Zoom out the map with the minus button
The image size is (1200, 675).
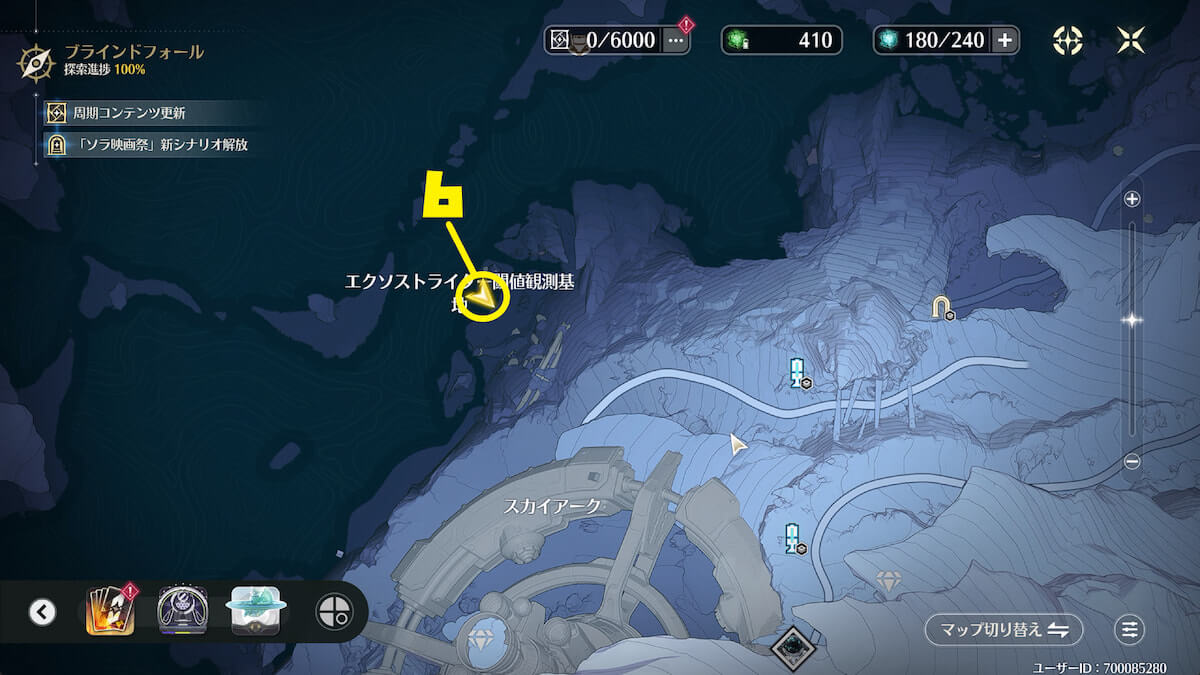click(x=1132, y=461)
